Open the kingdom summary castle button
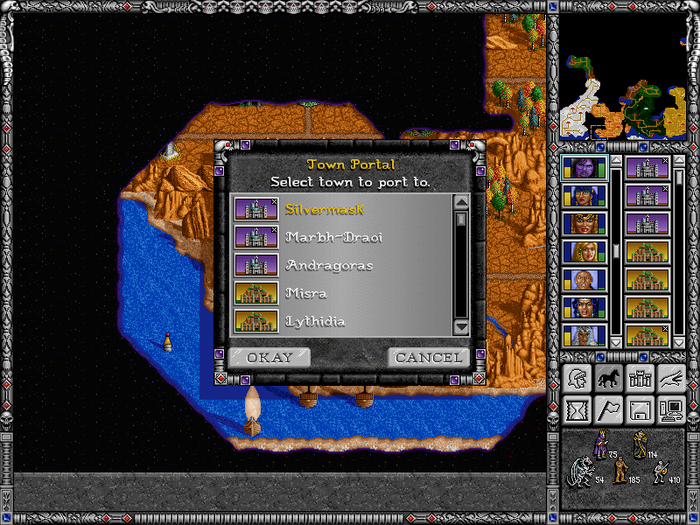Screen dimensions: 700x525 (x=639, y=378)
